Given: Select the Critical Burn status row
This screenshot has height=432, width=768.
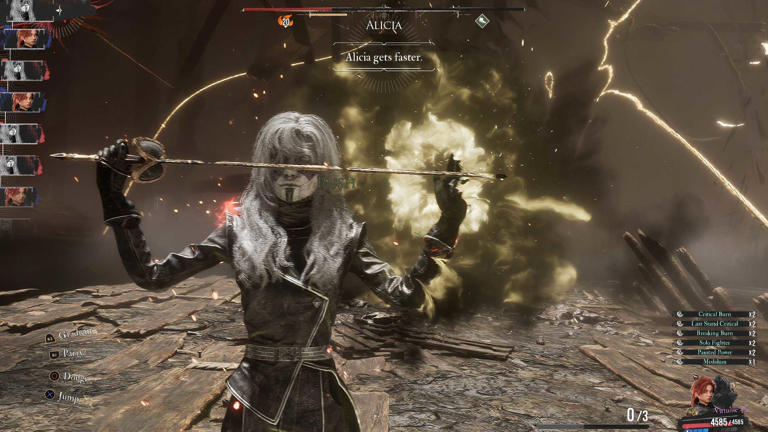Looking at the screenshot, I should (x=718, y=314).
